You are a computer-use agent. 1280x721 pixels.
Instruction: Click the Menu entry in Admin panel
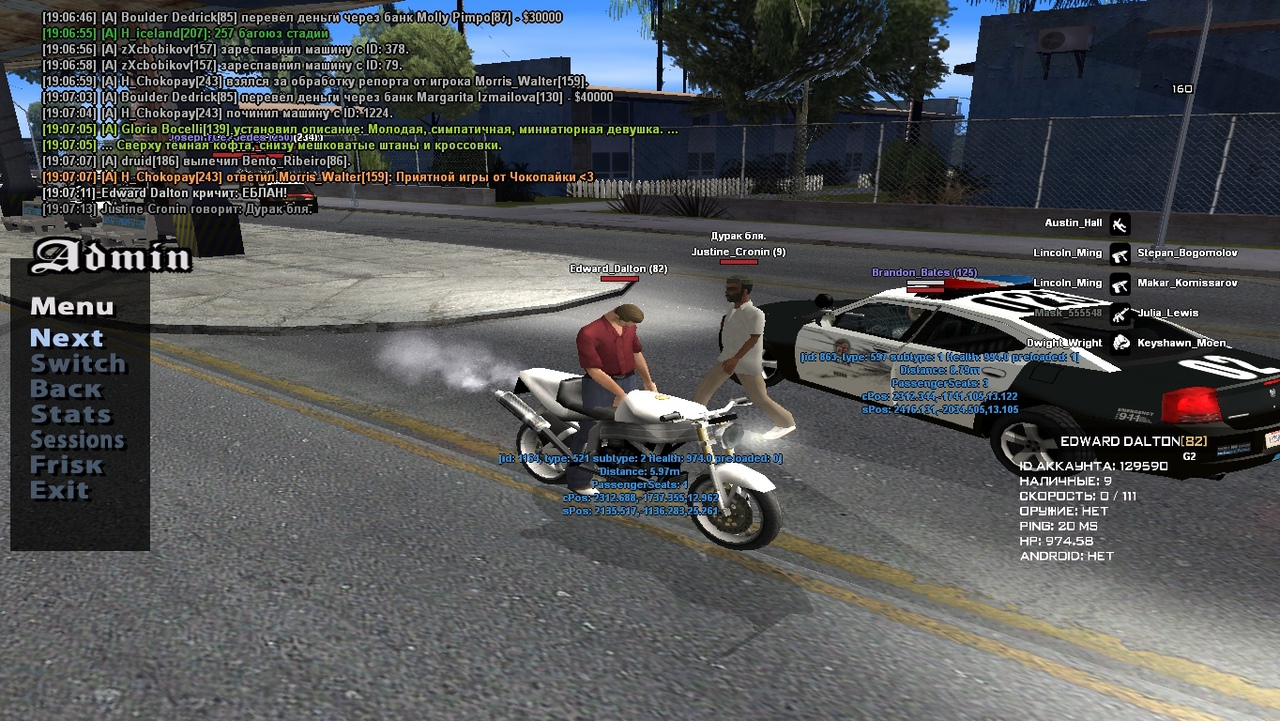[x=72, y=306]
